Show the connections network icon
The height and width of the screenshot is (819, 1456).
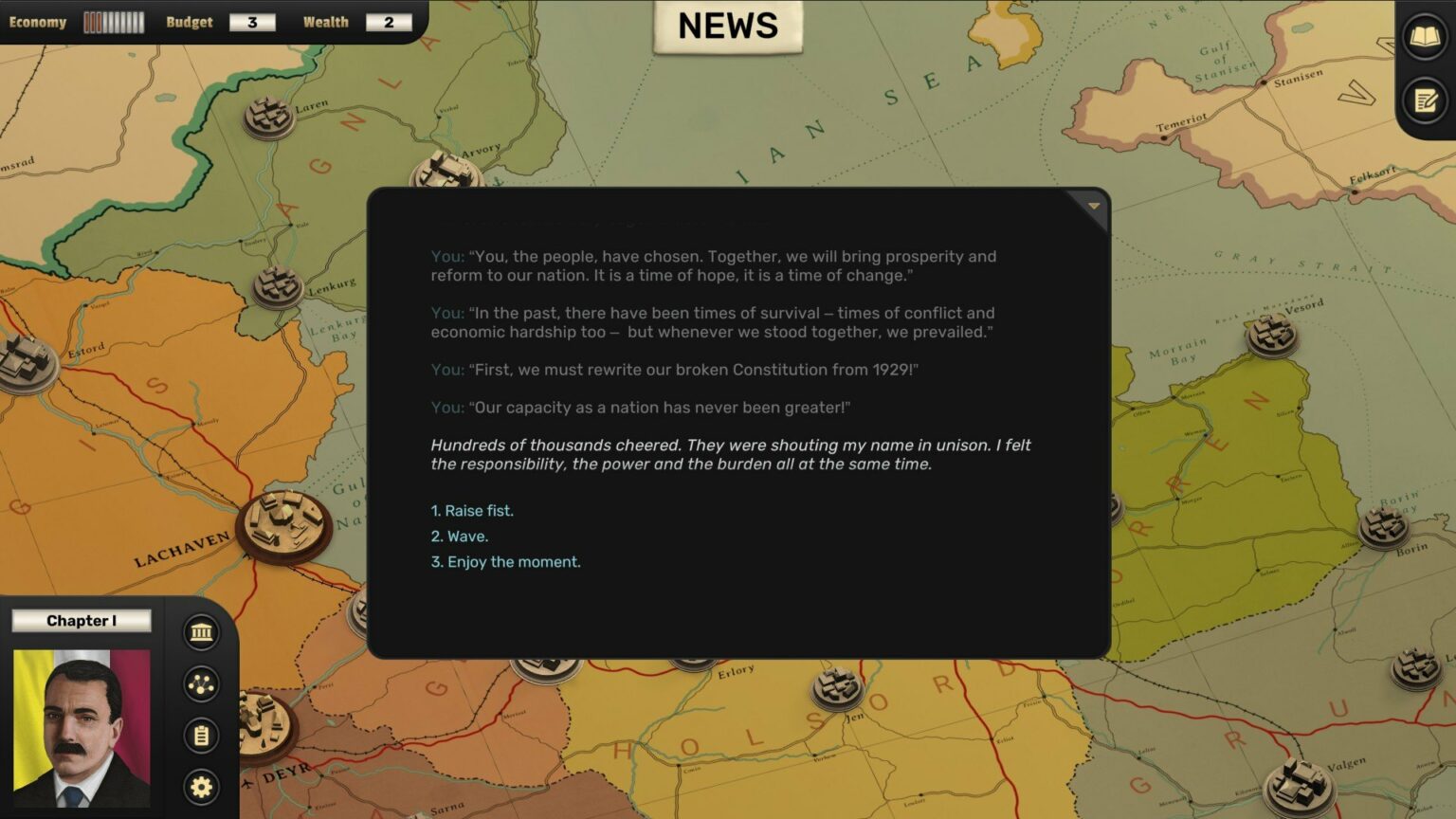tap(201, 684)
